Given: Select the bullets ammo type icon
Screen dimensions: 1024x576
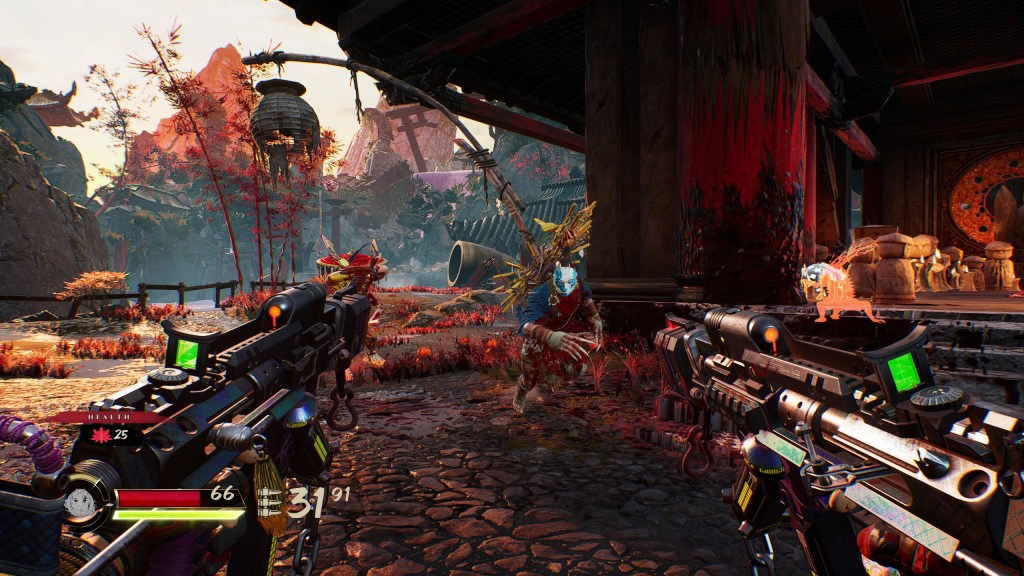Looking at the screenshot, I should click(x=269, y=502).
